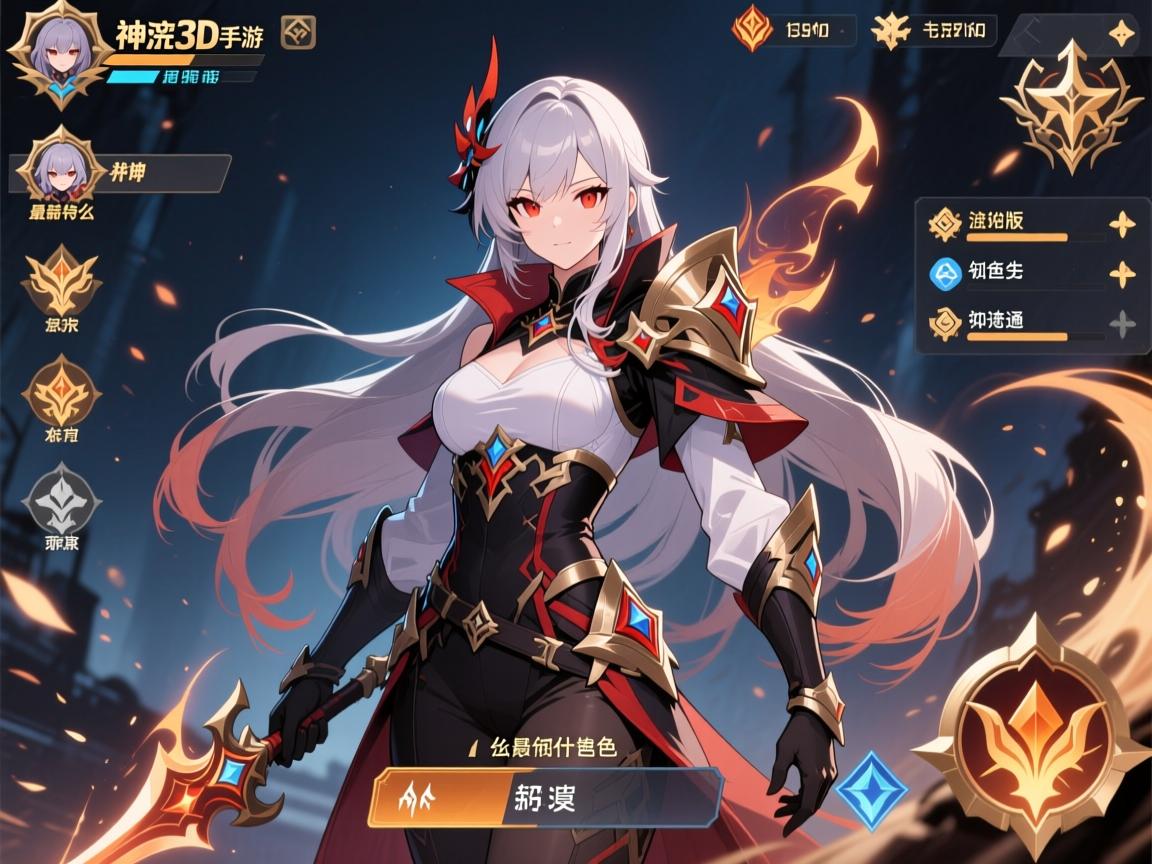Select the blue icon in the stat panel
Image resolution: width=1152 pixels, height=864 pixels.
click(x=945, y=272)
